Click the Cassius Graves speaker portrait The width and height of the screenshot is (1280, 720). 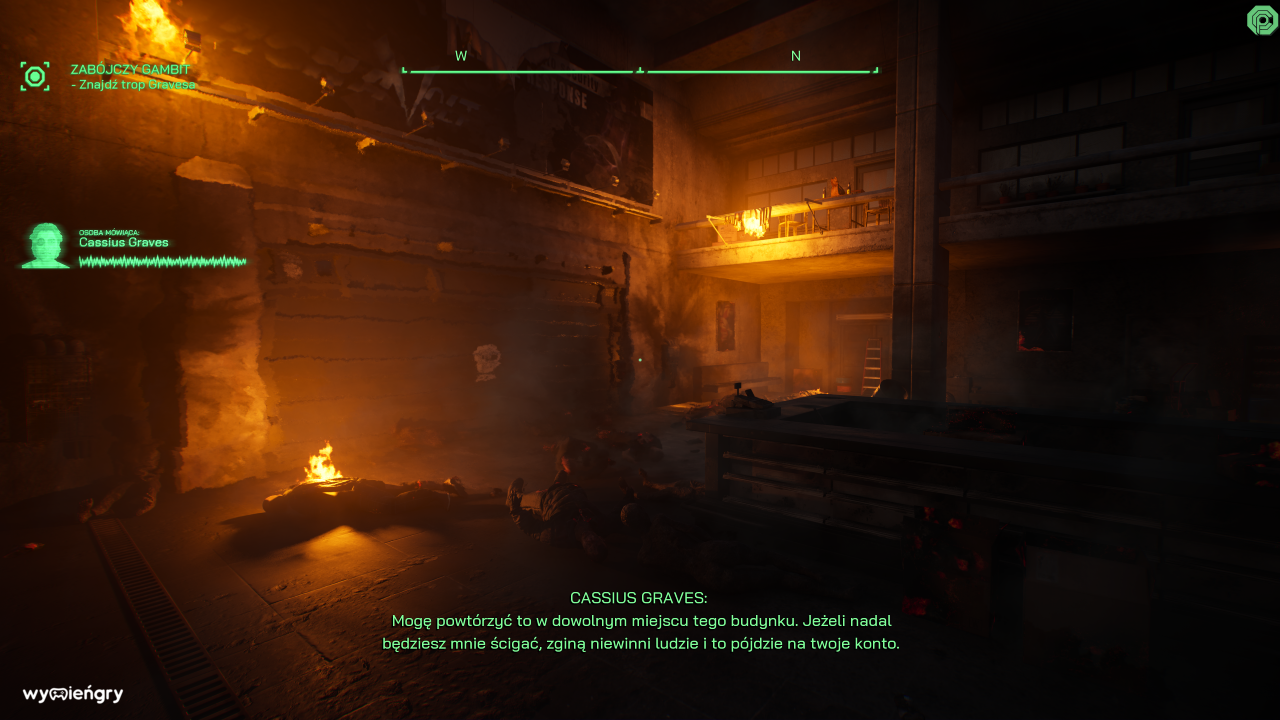click(x=45, y=246)
